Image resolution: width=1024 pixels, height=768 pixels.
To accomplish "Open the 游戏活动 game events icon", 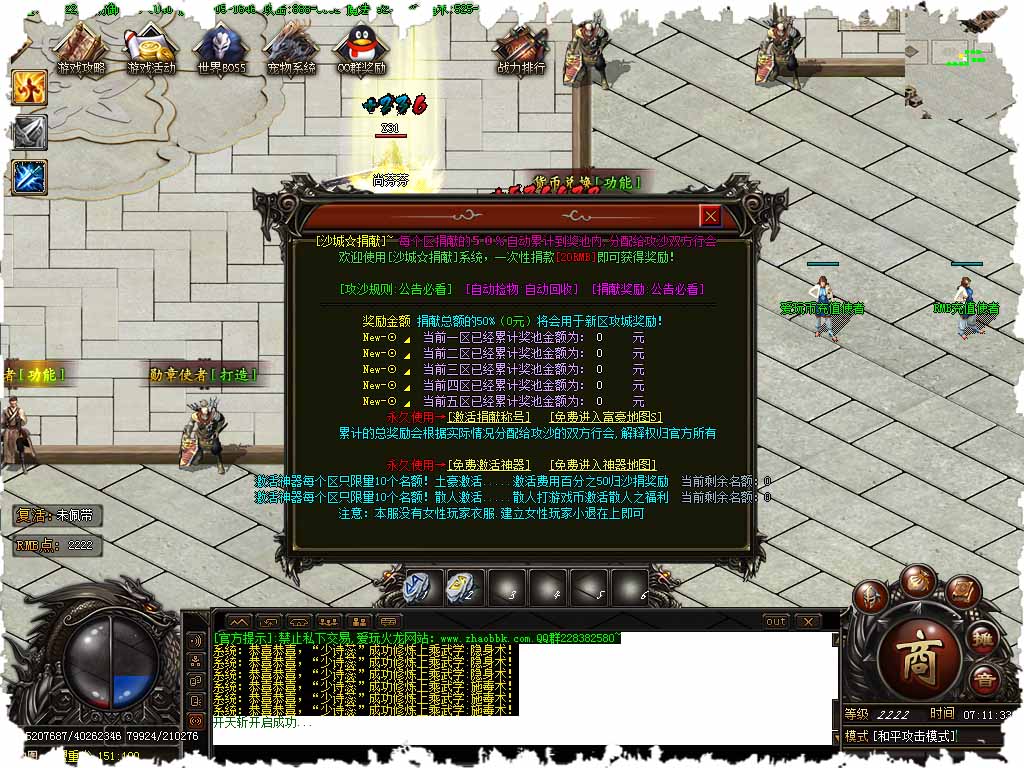I will [151, 51].
